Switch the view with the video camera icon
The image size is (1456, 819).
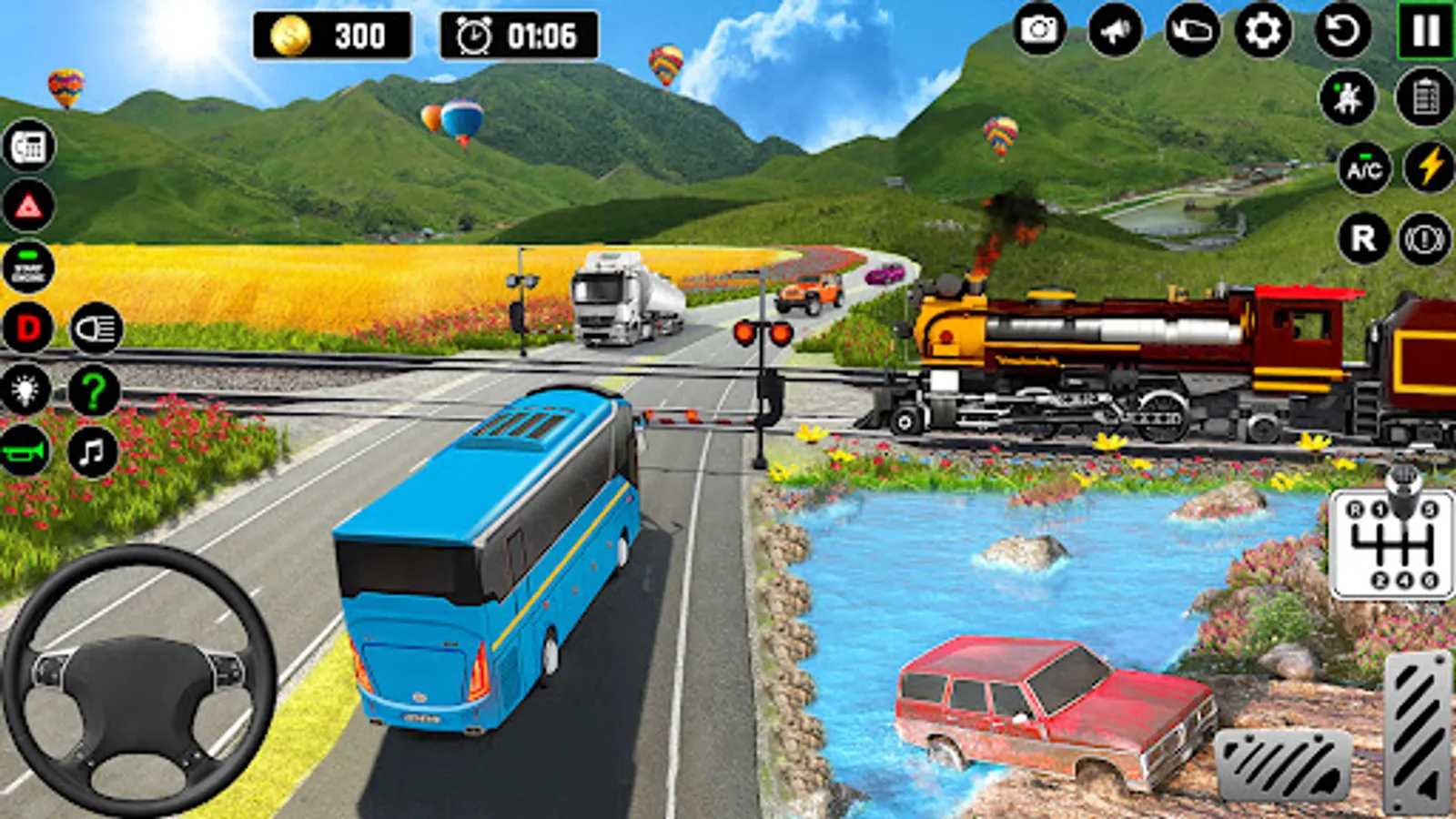coord(1192,31)
